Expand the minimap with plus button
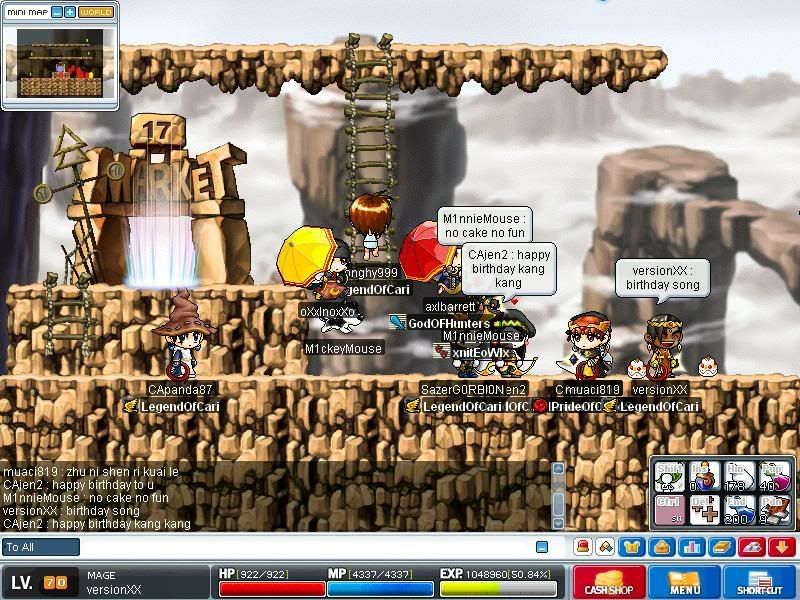 click(x=70, y=12)
